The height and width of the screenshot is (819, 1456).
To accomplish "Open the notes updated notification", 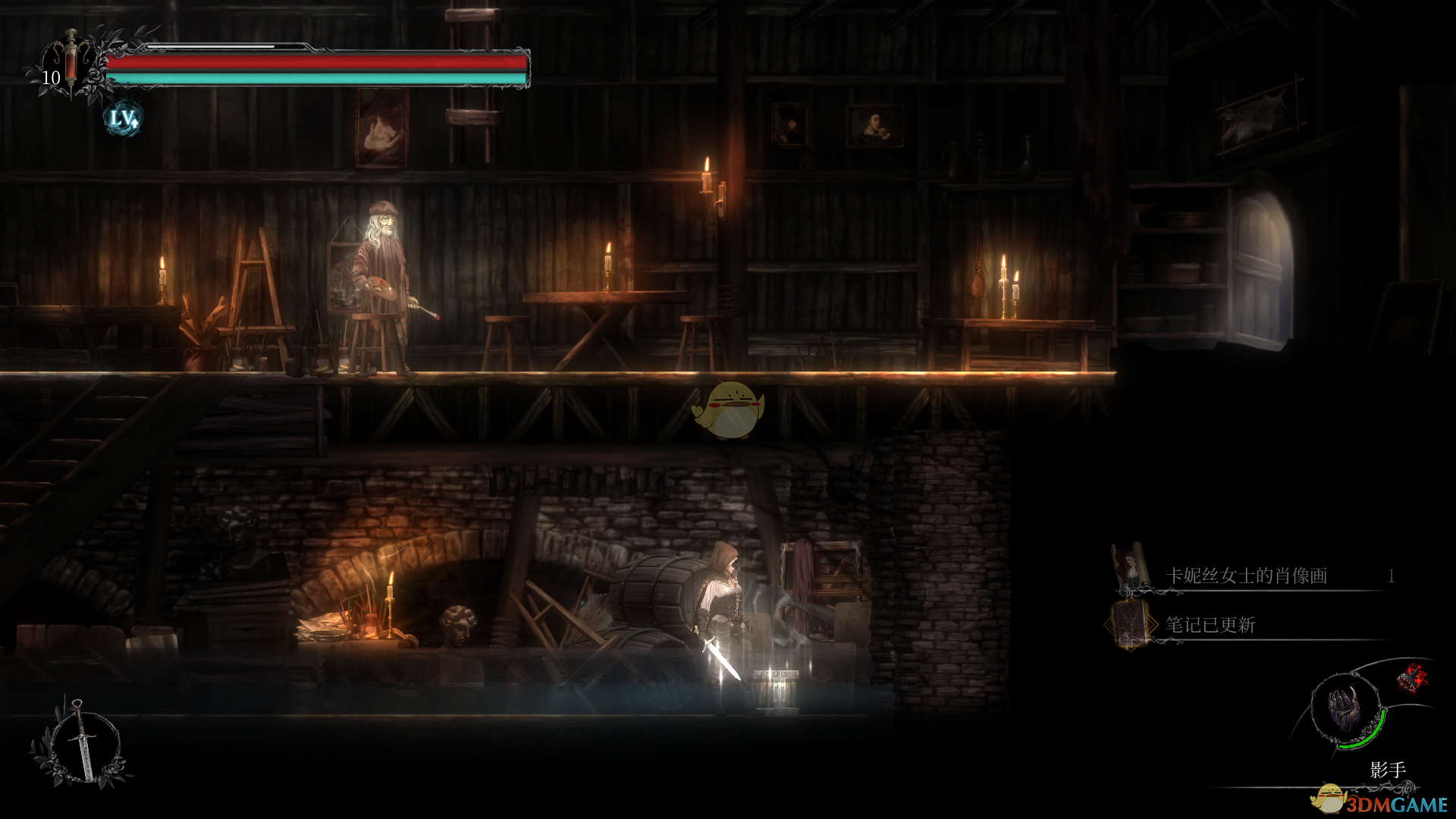I will tap(1210, 625).
